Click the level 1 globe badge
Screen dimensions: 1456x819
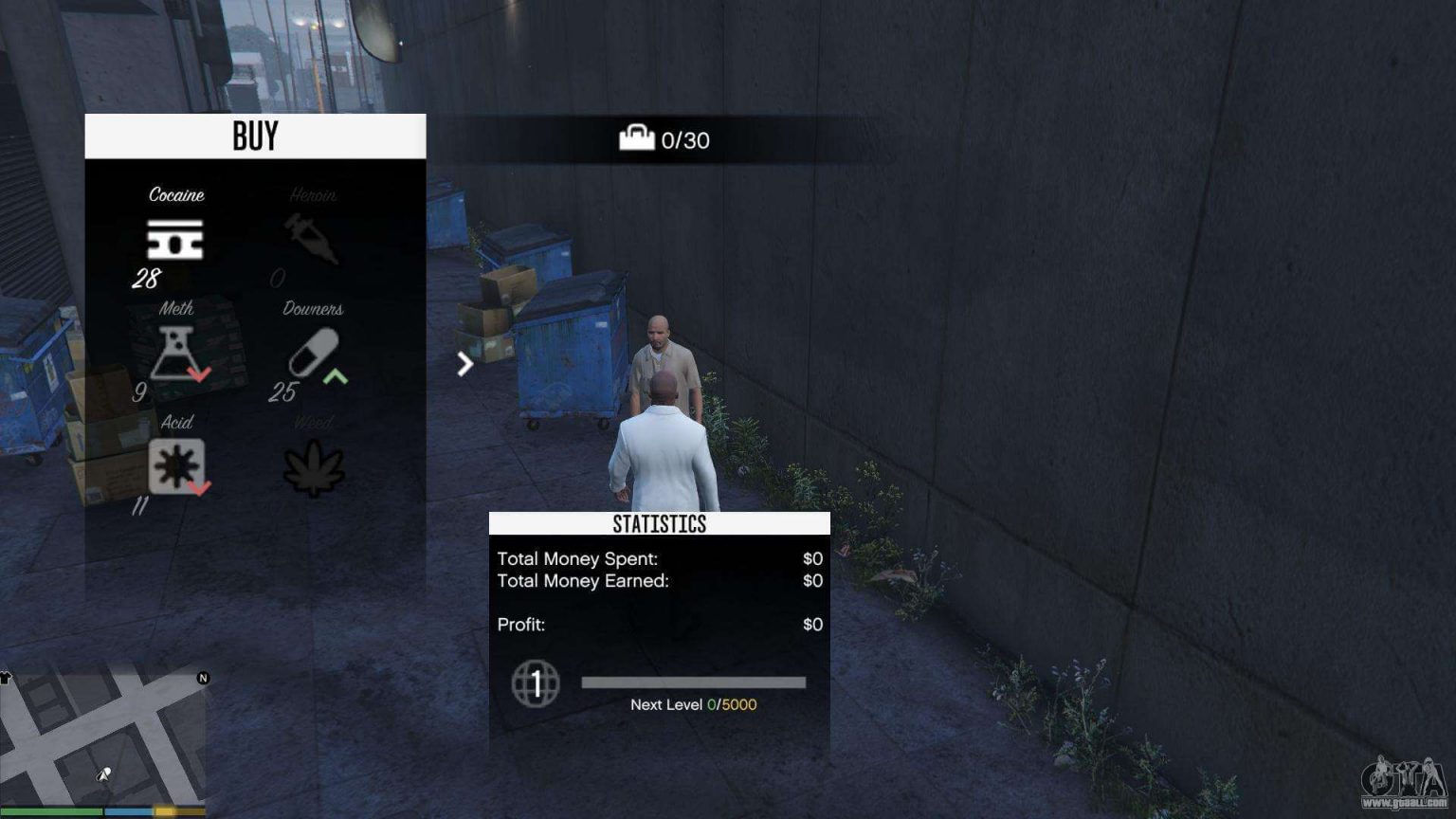(x=537, y=684)
